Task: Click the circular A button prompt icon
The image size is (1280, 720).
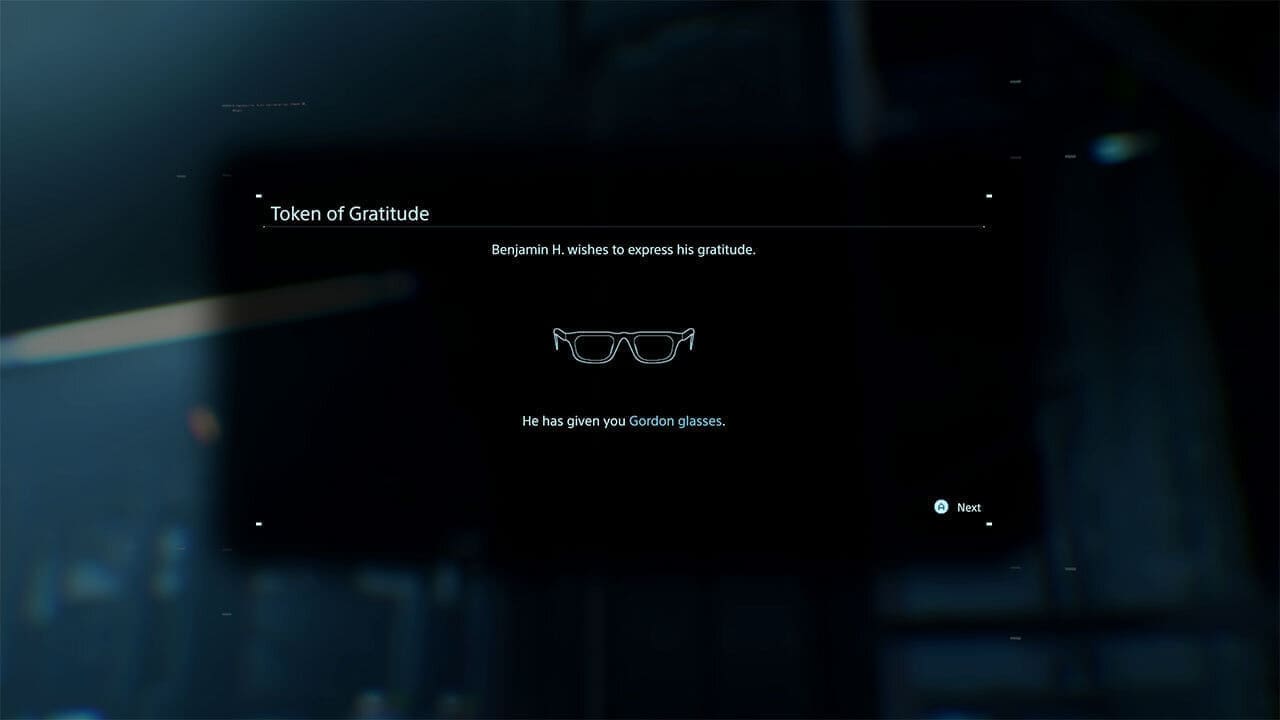Action: click(941, 507)
